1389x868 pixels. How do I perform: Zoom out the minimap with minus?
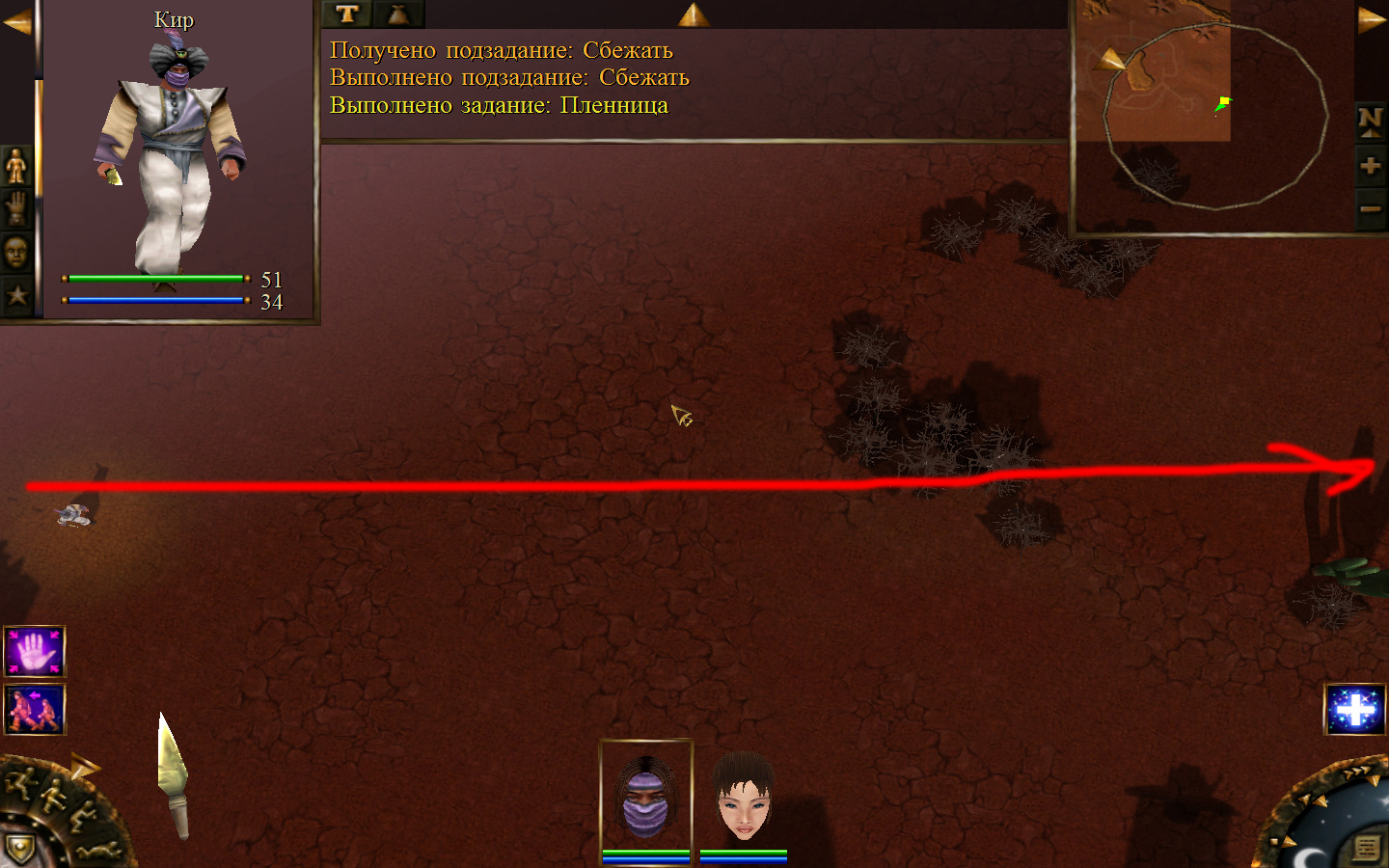click(x=1370, y=208)
